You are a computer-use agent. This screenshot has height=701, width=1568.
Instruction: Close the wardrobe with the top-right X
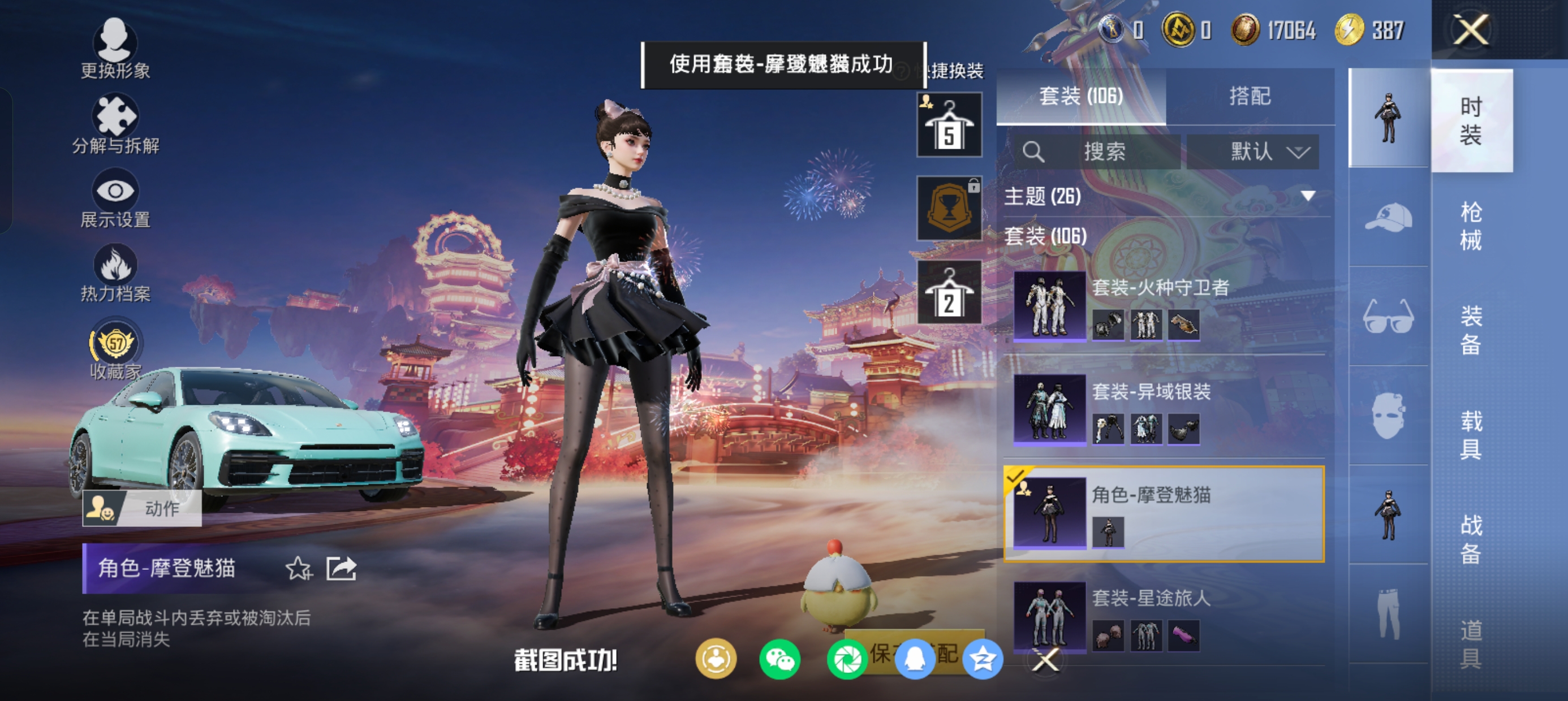(x=1471, y=30)
